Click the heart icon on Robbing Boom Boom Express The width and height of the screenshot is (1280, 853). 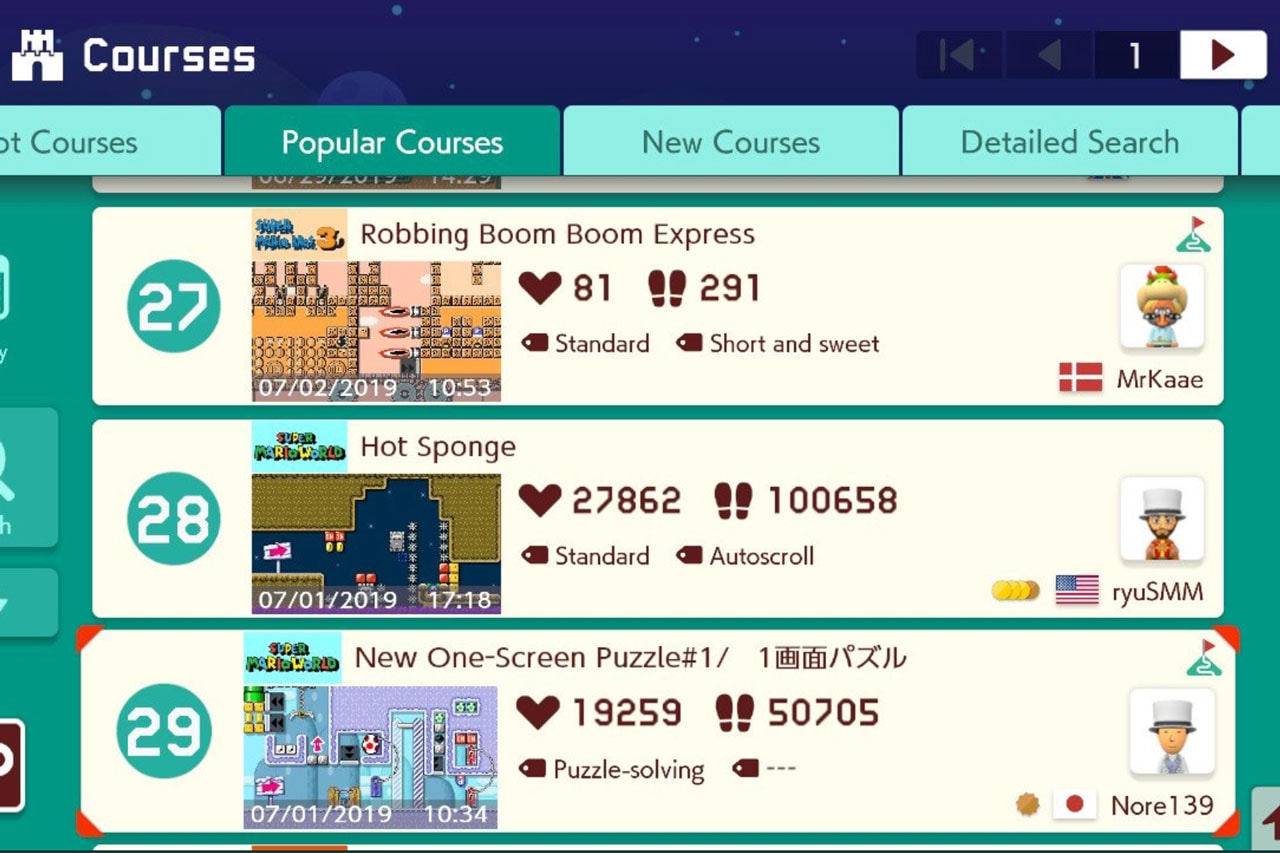(x=540, y=288)
